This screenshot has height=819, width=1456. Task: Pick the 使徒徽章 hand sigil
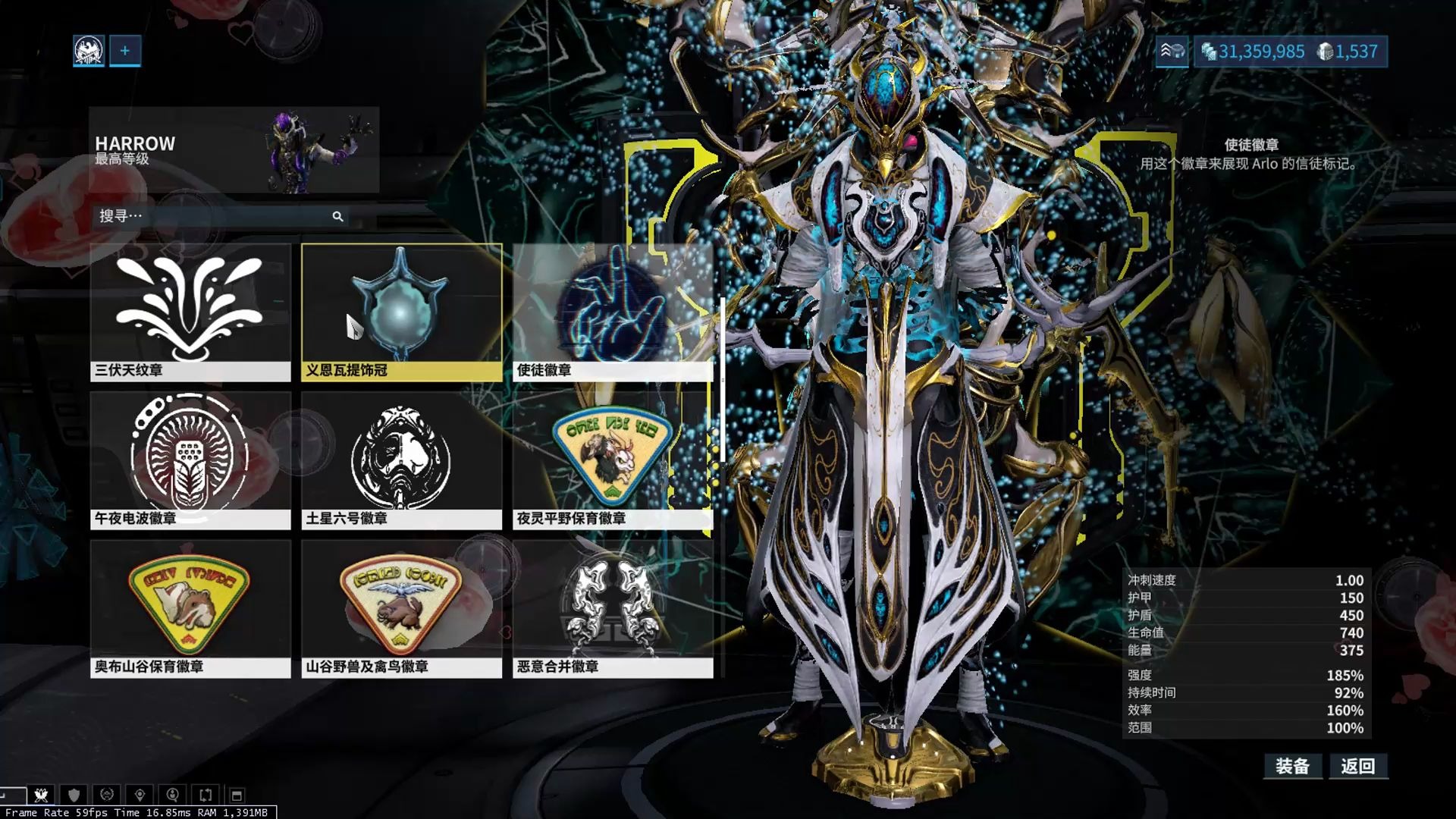point(613,312)
